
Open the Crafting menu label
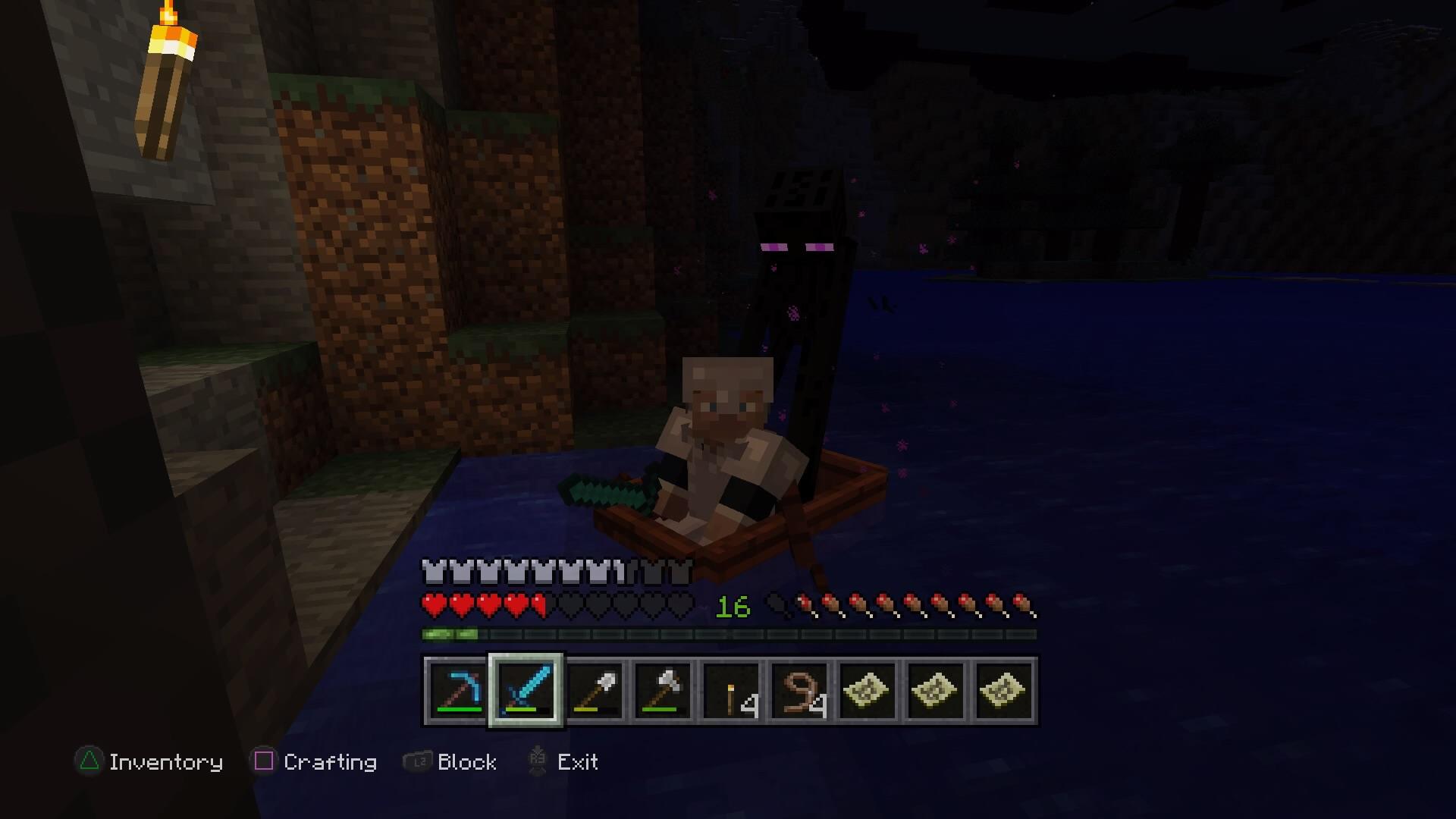pyautogui.click(x=331, y=762)
